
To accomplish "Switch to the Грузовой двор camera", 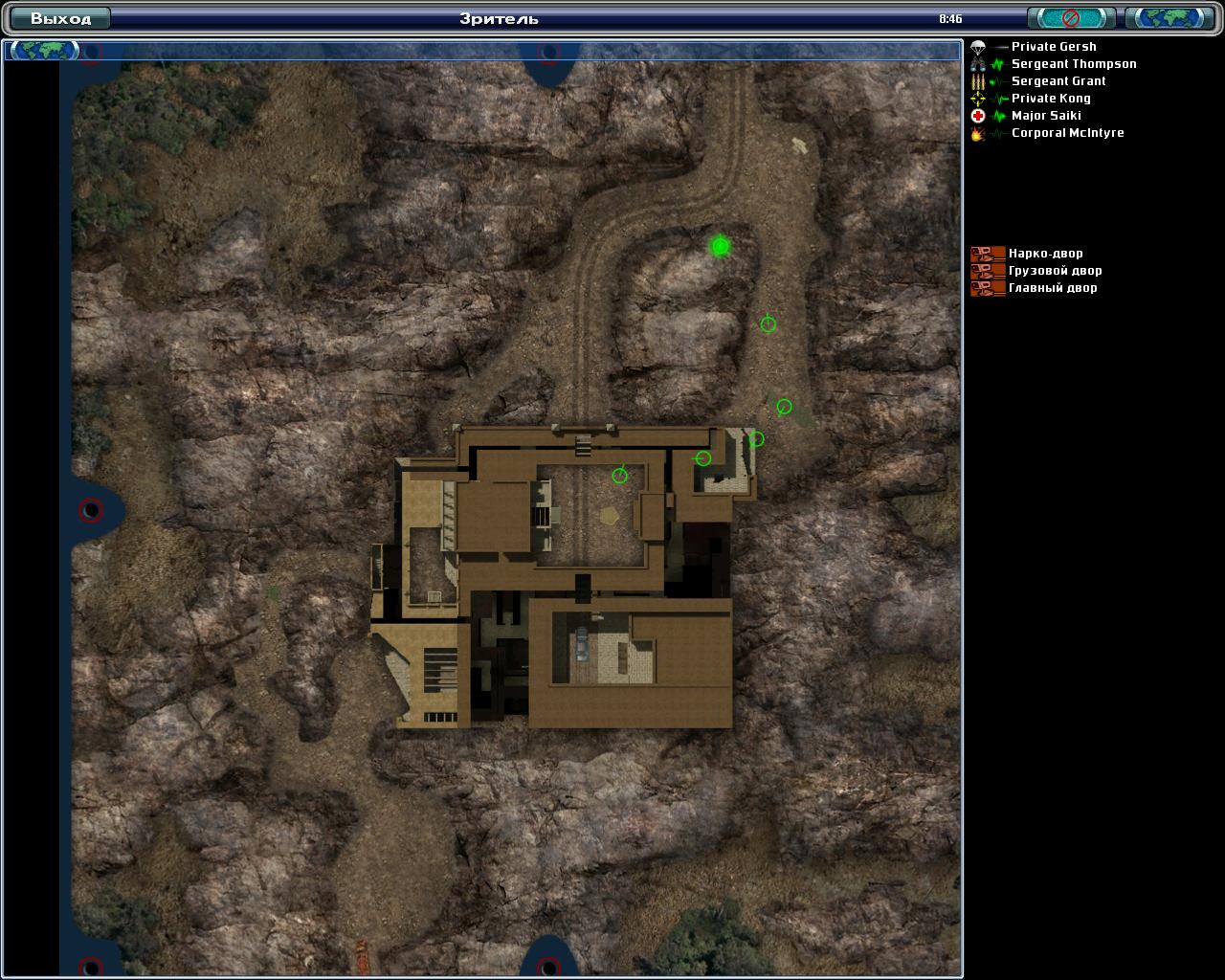I will tap(1055, 271).
